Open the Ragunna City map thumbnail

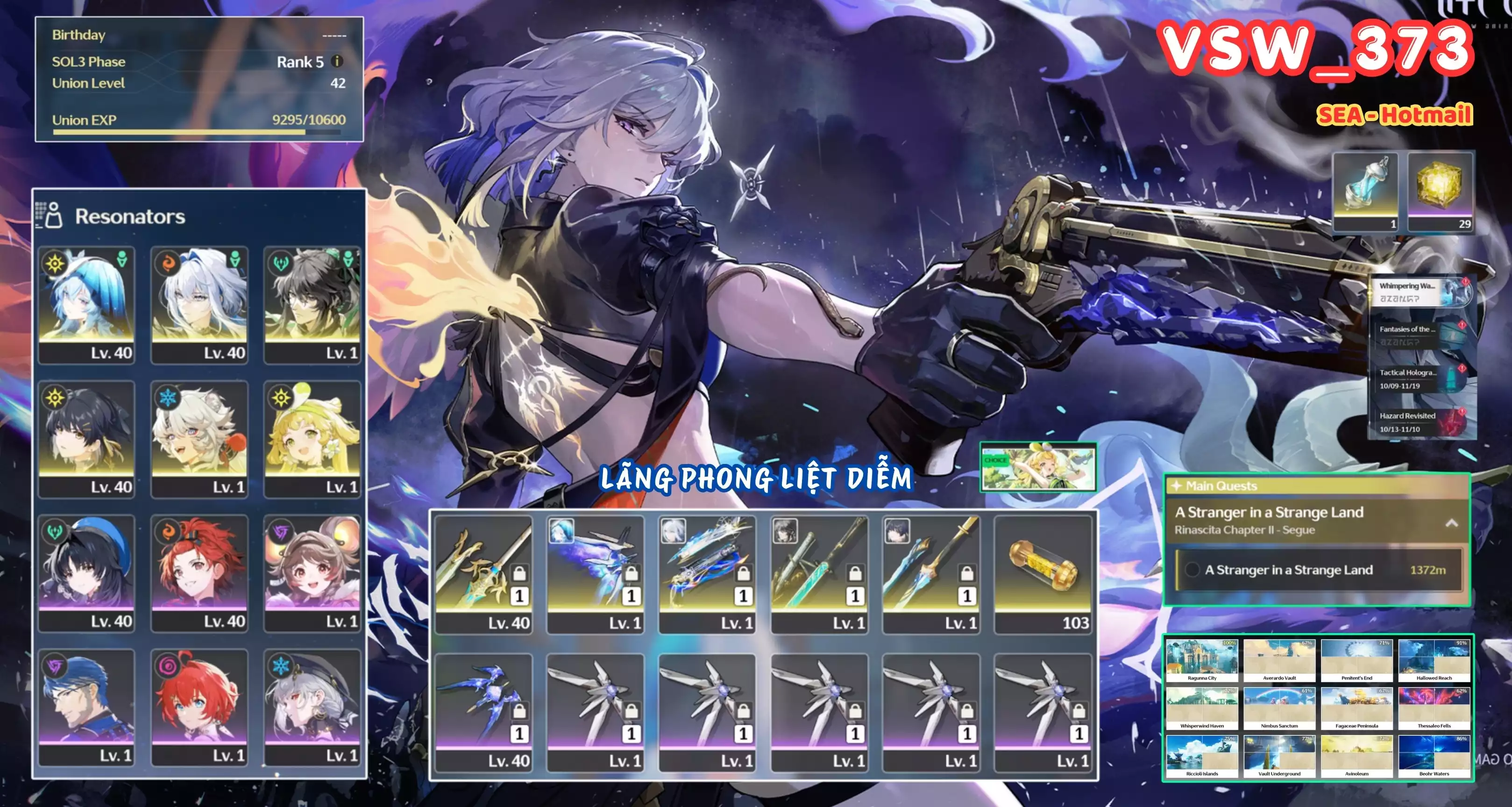click(x=1201, y=661)
